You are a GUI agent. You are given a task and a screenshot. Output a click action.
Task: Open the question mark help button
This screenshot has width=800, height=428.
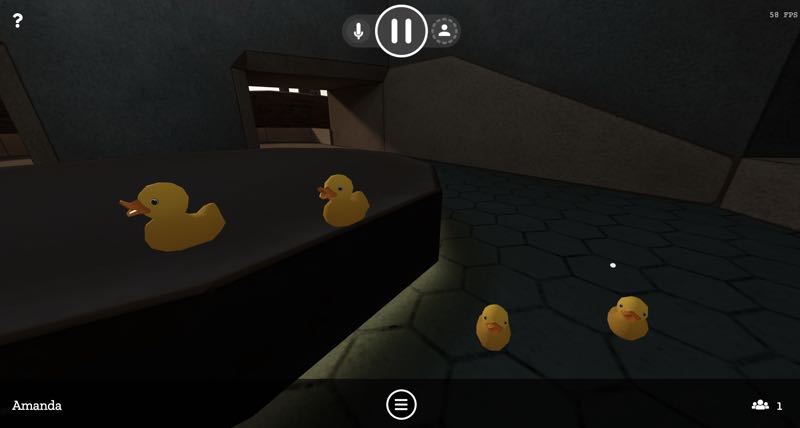click(x=17, y=20)
